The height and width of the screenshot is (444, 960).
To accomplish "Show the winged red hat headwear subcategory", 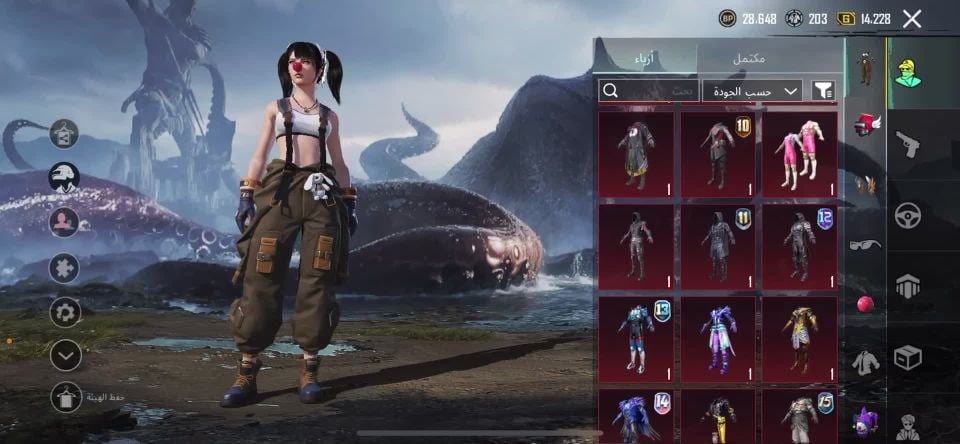I will click(866, 125).
